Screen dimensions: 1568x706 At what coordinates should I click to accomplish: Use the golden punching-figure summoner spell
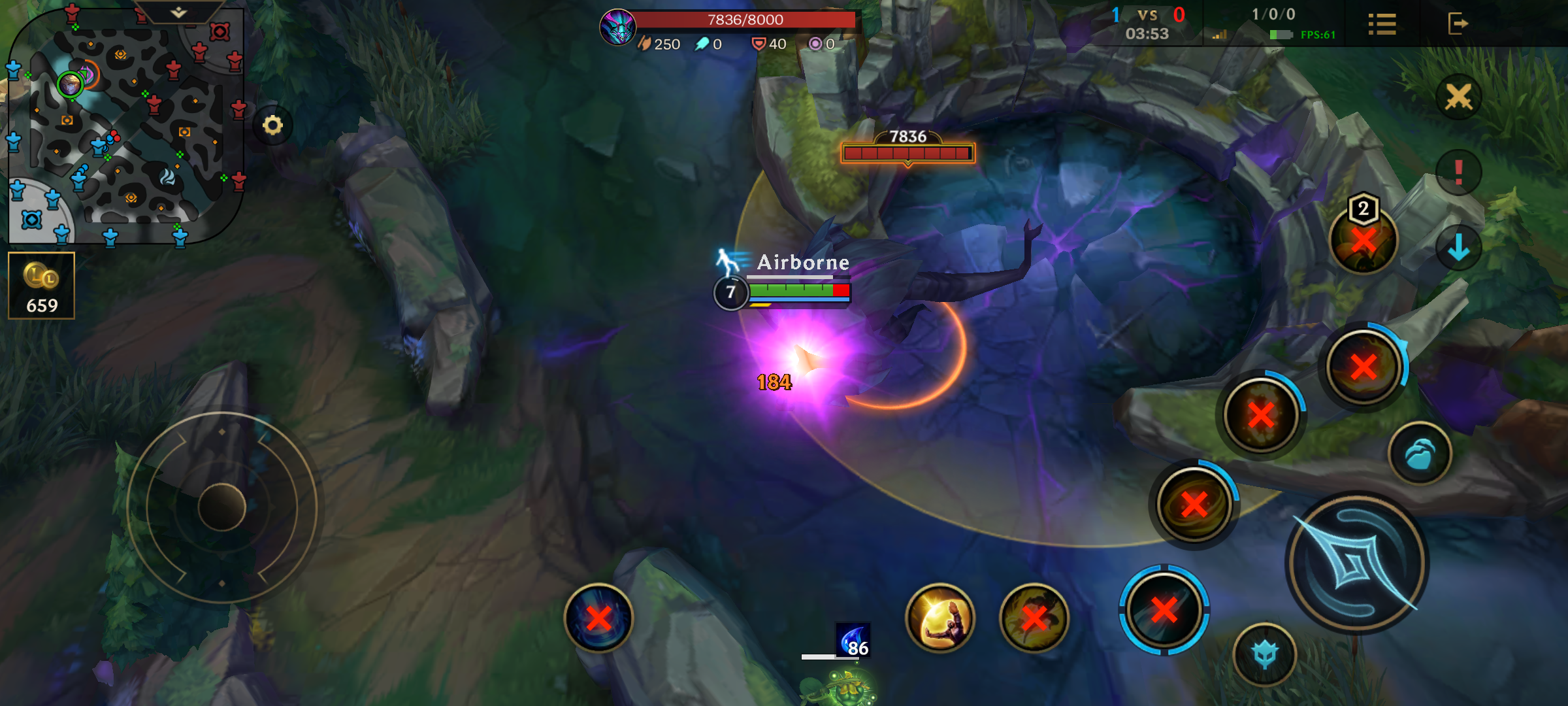click(x=940, y=618)
